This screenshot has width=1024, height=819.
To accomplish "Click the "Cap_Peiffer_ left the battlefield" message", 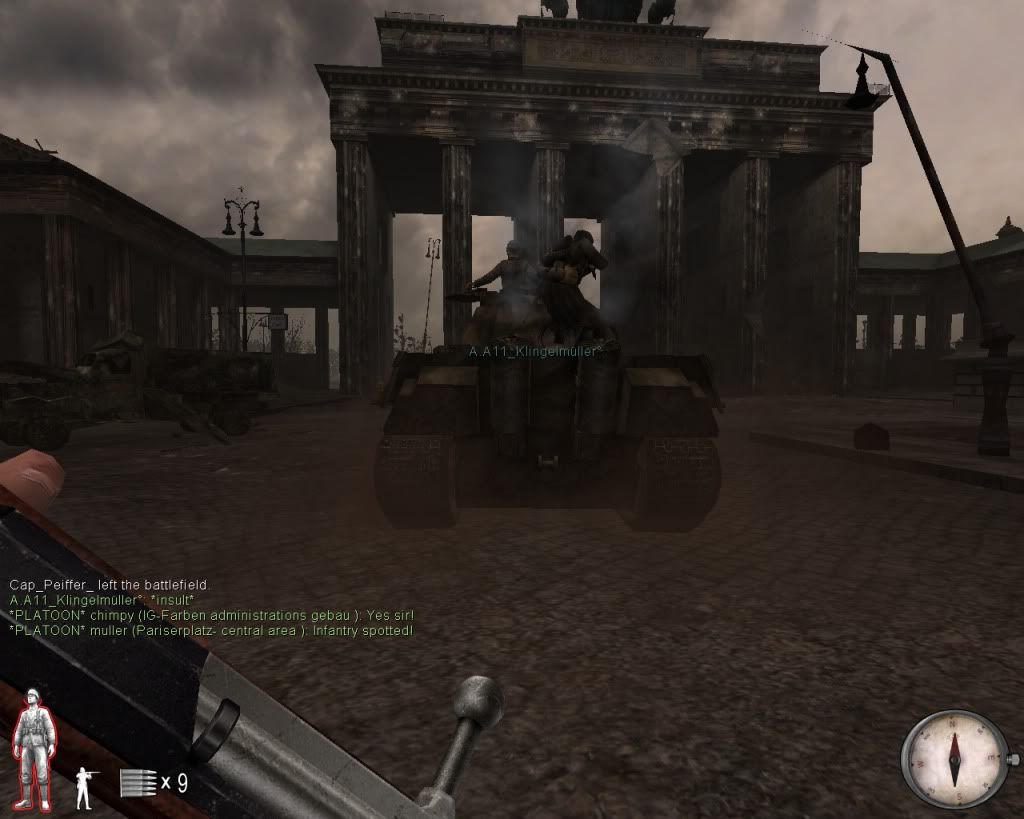I will pyautogui.click(x=110, y=584).
